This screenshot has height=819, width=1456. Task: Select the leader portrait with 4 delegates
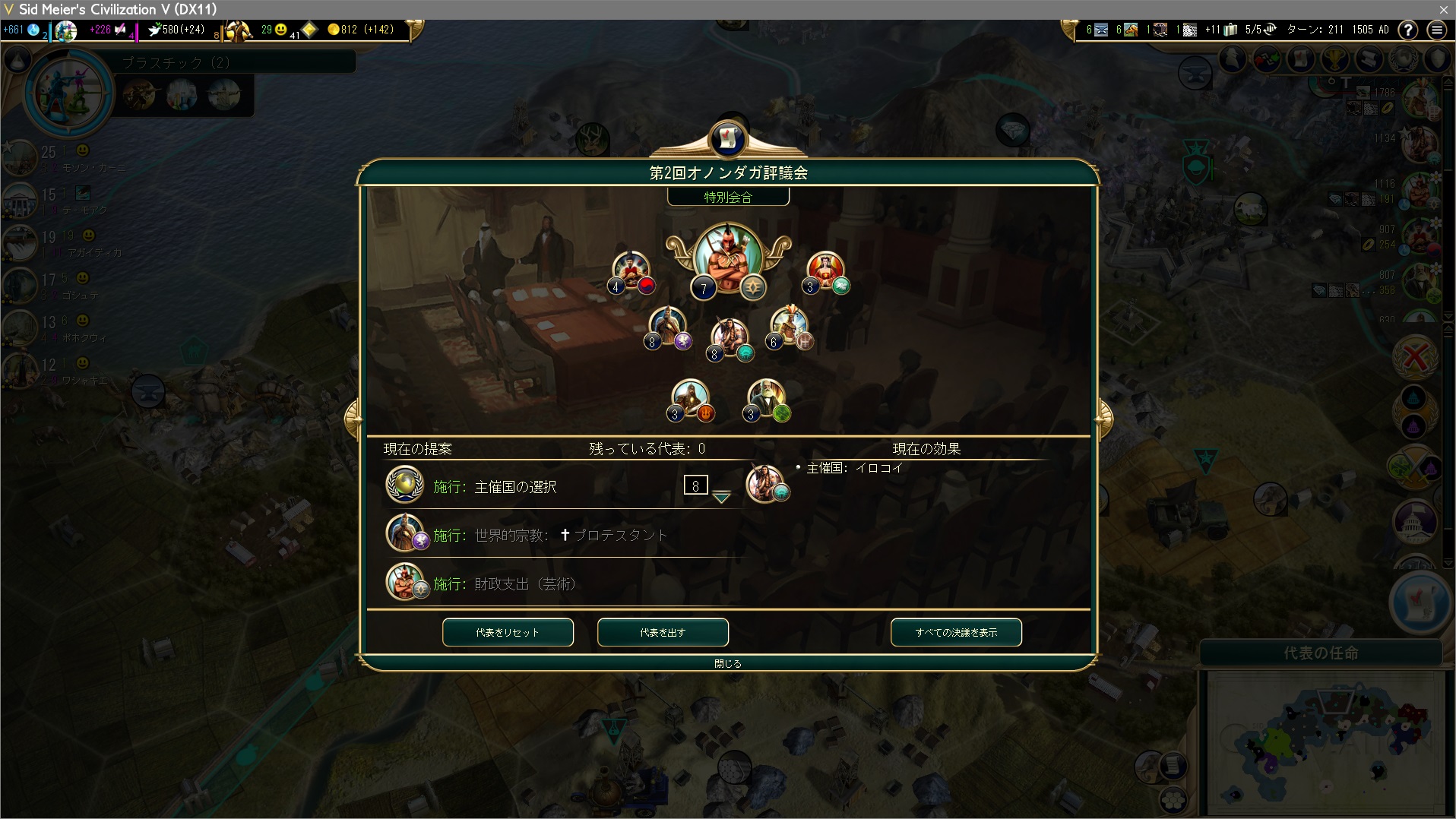[x=631, y=271]
